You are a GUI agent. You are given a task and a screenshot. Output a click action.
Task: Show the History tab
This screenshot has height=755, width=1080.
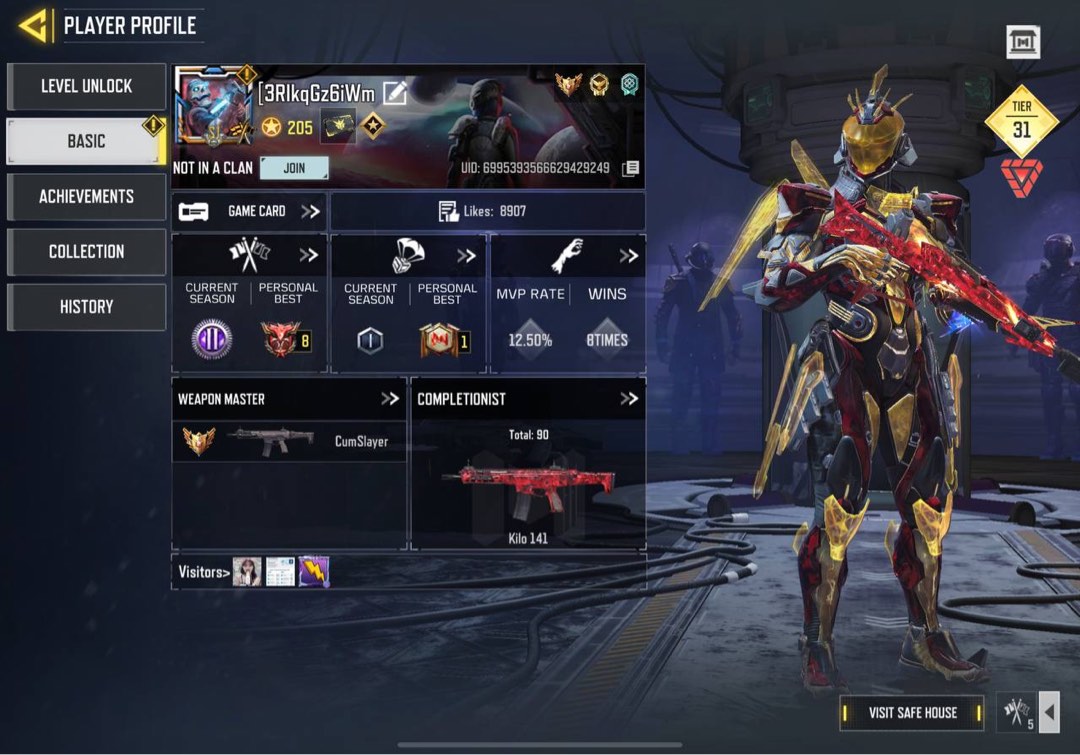[86, 306]
